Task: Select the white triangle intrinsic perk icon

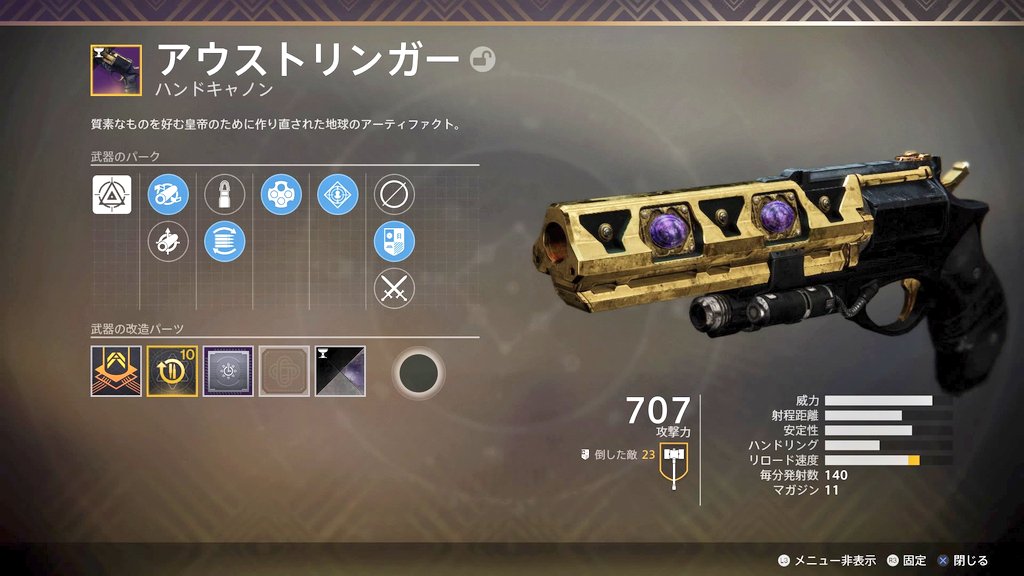Action: tap(112, 194)
